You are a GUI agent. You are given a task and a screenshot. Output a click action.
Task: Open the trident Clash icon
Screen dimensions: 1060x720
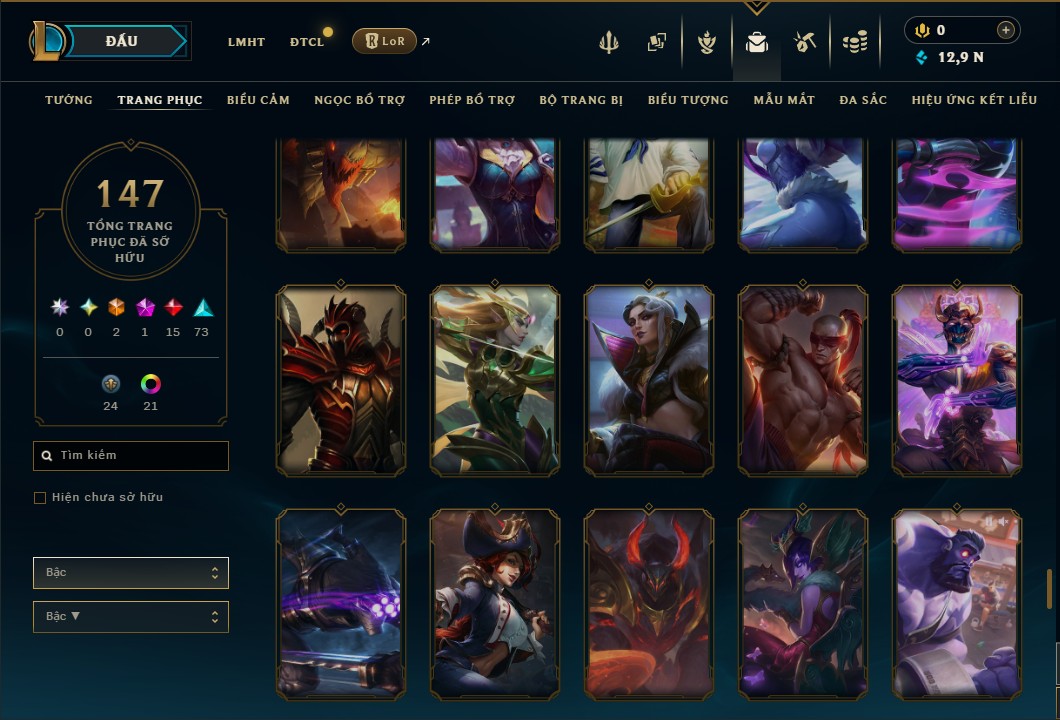point(609,42)
